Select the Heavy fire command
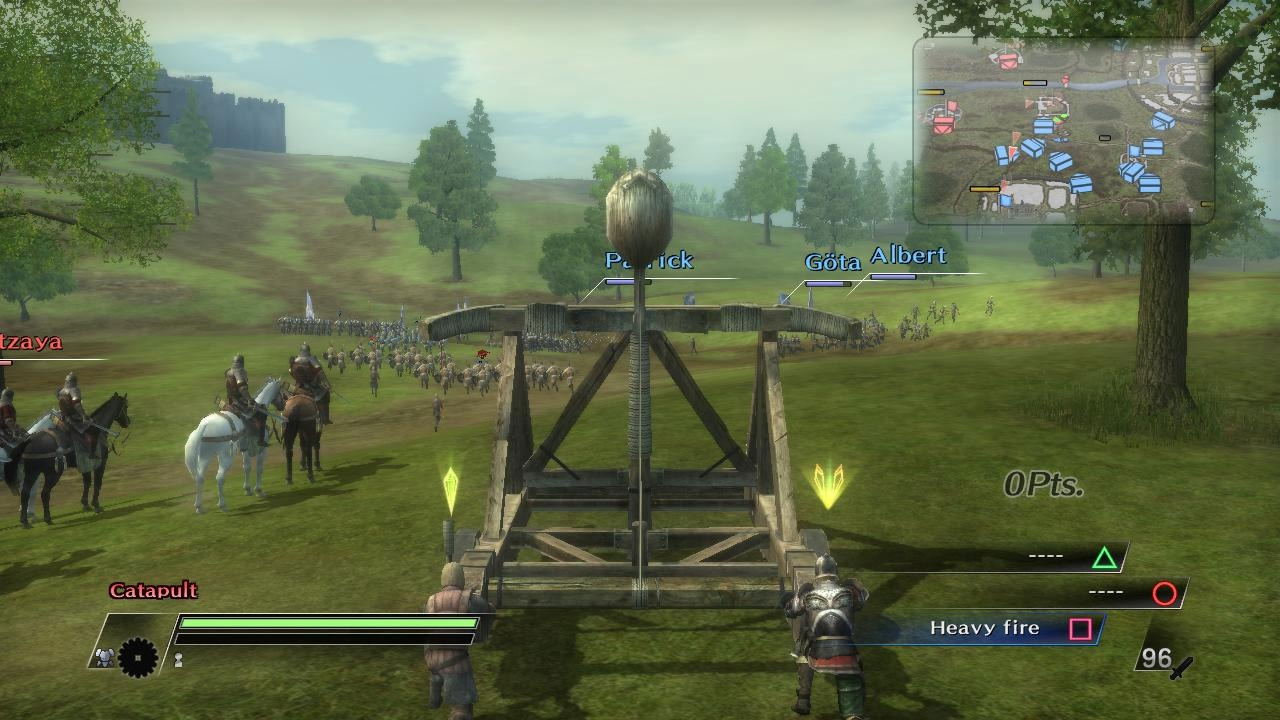This screenshot has width=1280, height=720. point(985,628)
